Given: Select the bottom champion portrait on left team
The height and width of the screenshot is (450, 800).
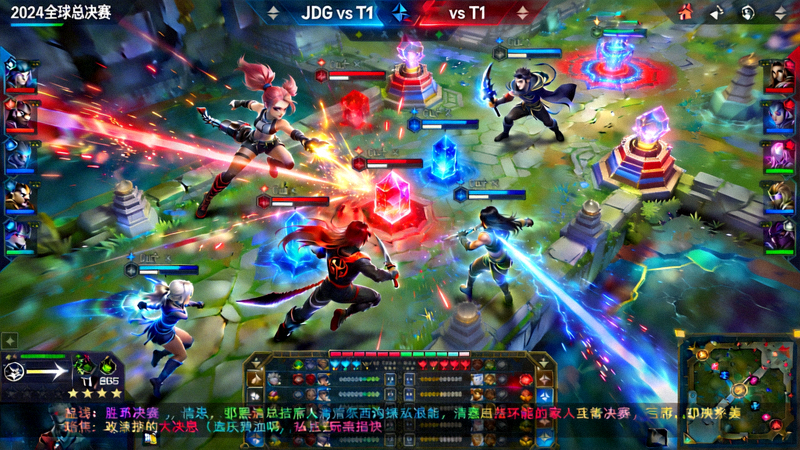Looking at the screenshot, I should (19, 236).
